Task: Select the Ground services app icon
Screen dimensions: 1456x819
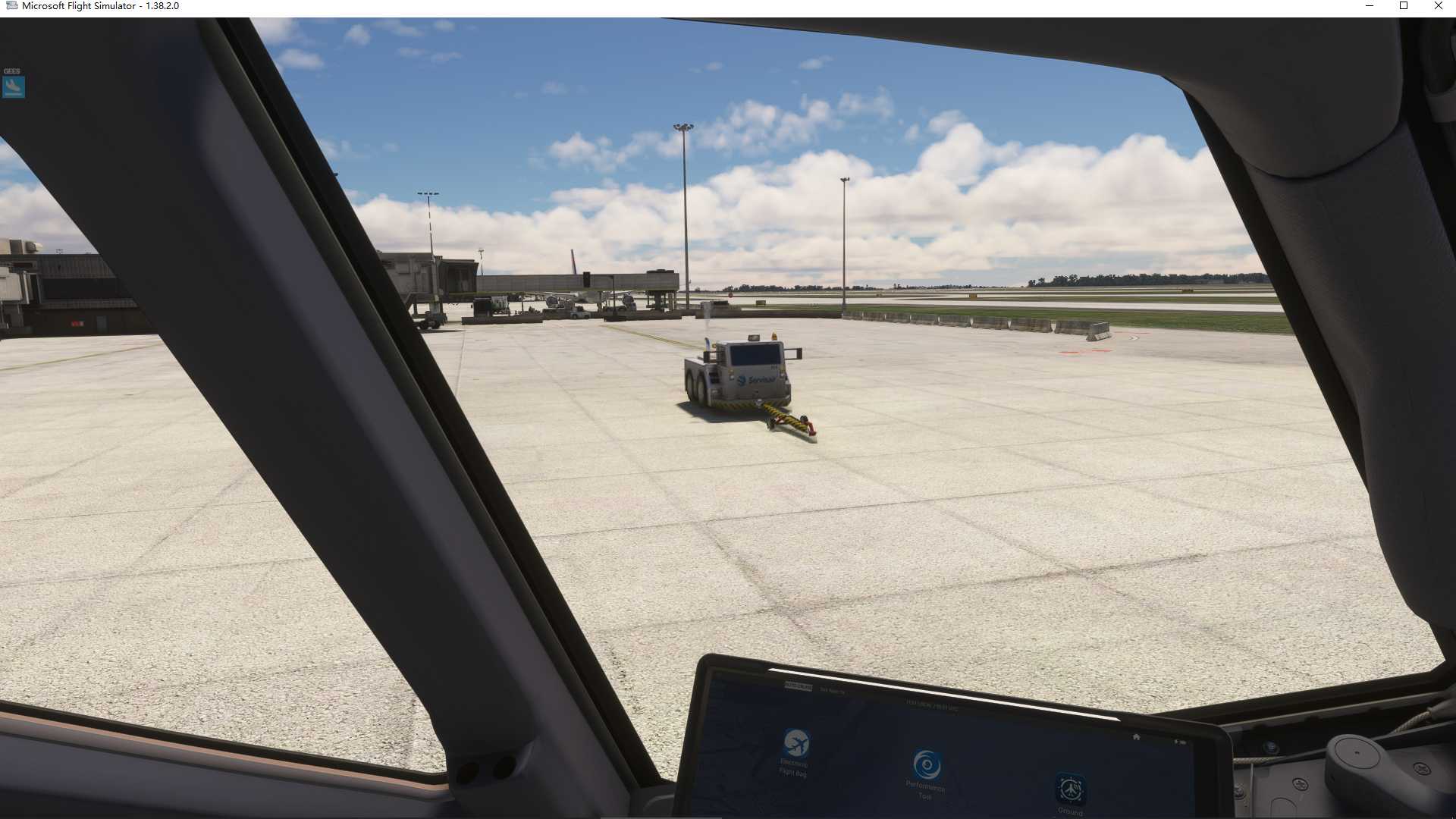Action: coord(1070,789)
